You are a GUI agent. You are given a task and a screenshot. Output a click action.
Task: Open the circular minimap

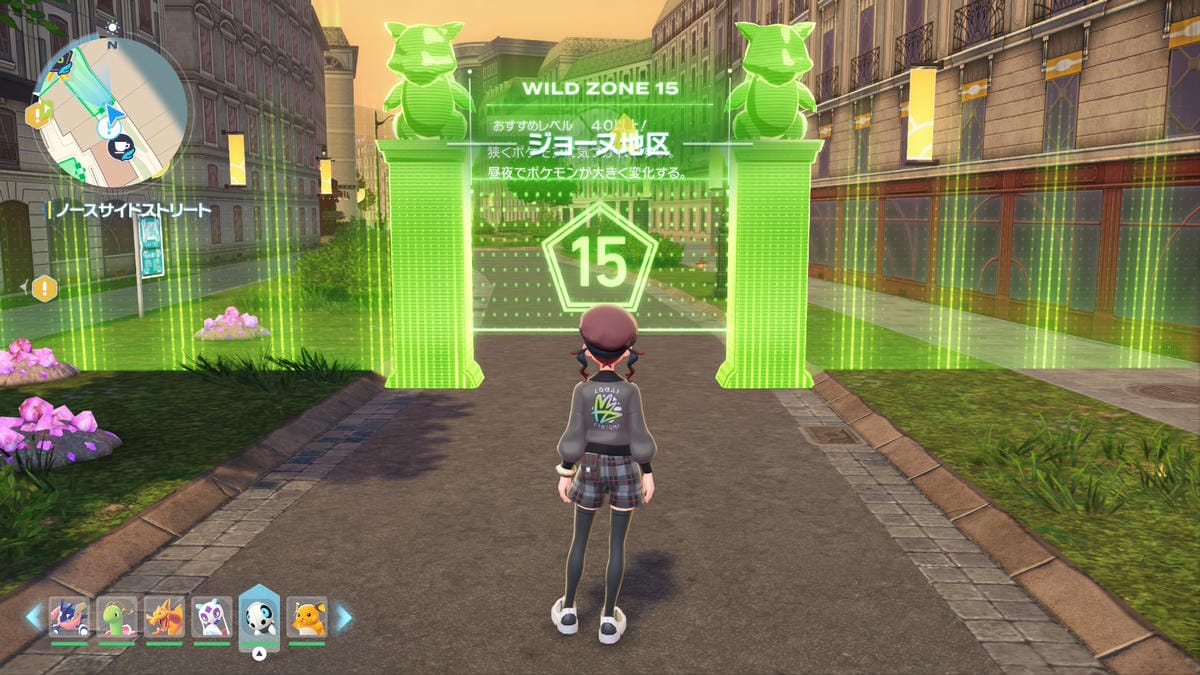[112, 108]
